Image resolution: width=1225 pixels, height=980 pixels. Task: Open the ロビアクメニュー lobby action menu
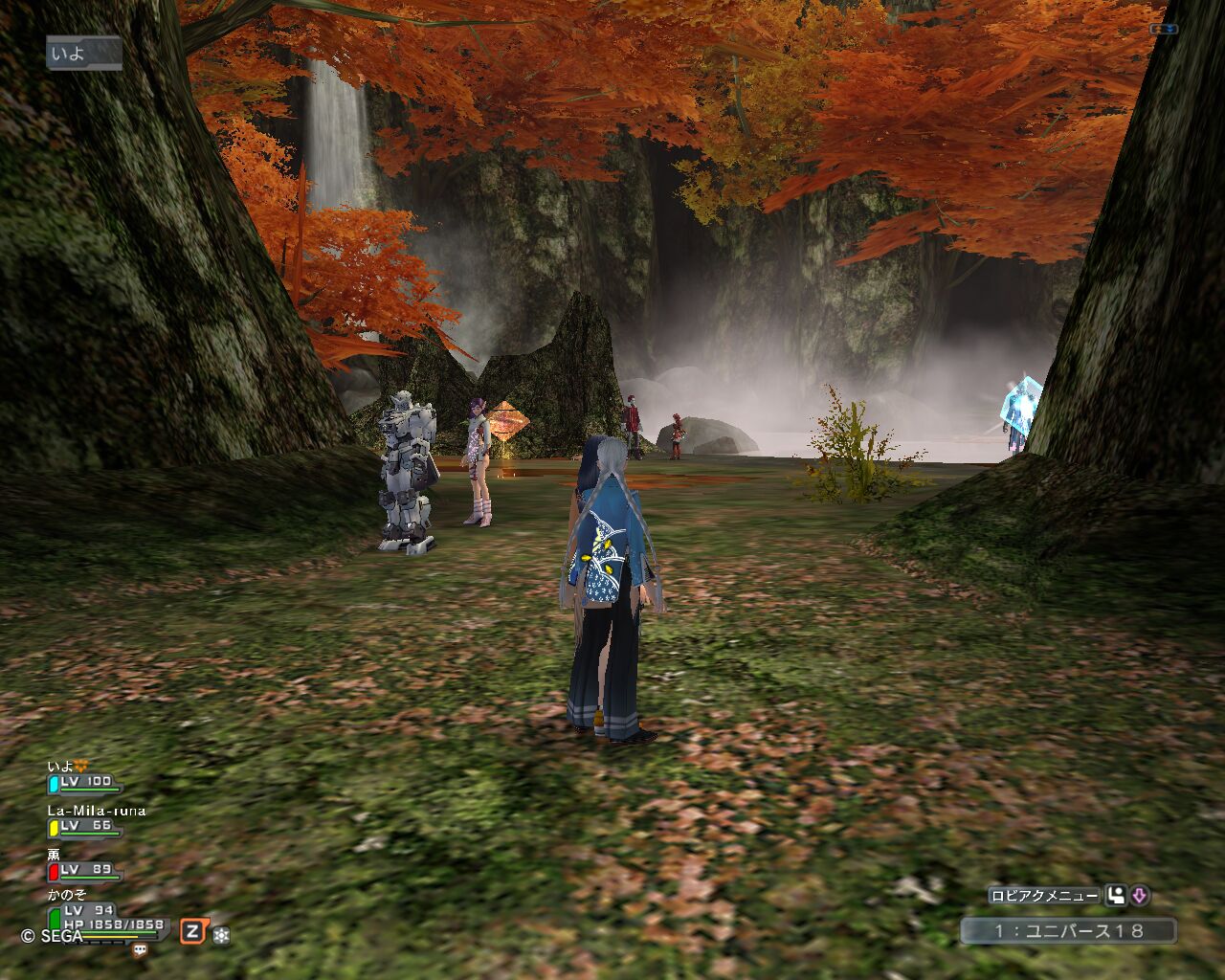point(1044,896)
